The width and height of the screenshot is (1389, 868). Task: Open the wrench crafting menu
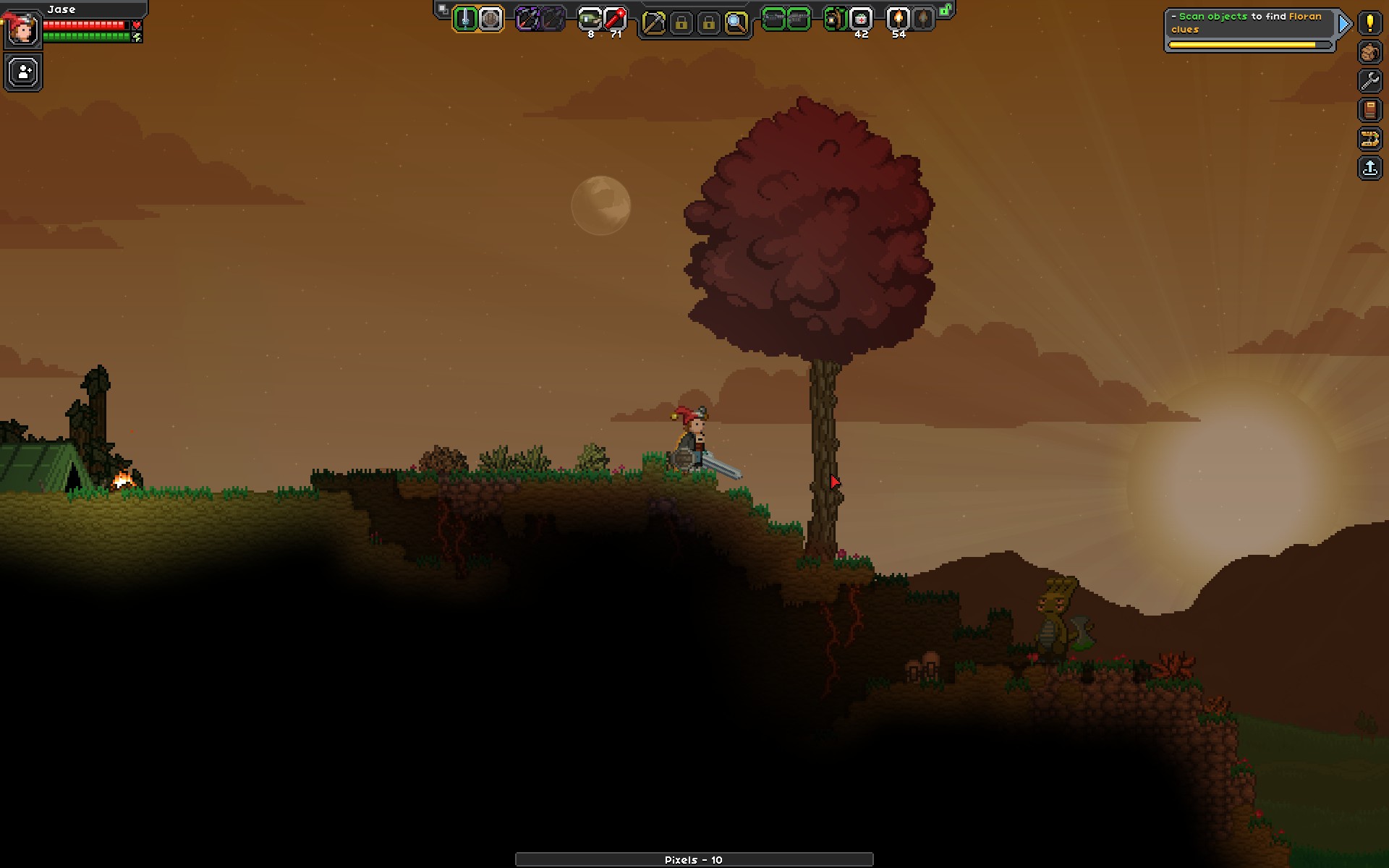[x=1369, y=81]
